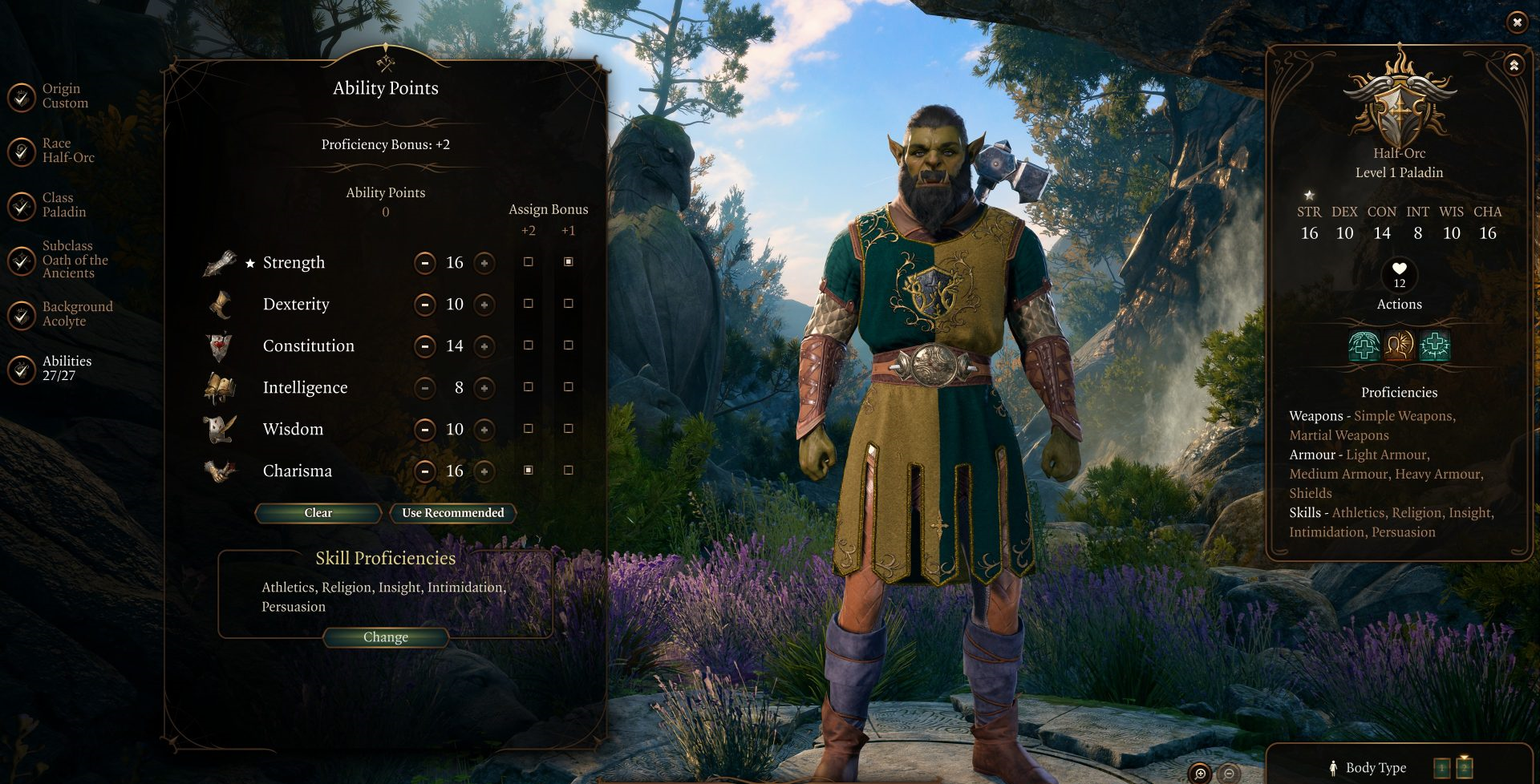Enable the +2 bonus checkbox for Dexterity
The height and width of the screenshot is (784, 1540).
[527, 304]
